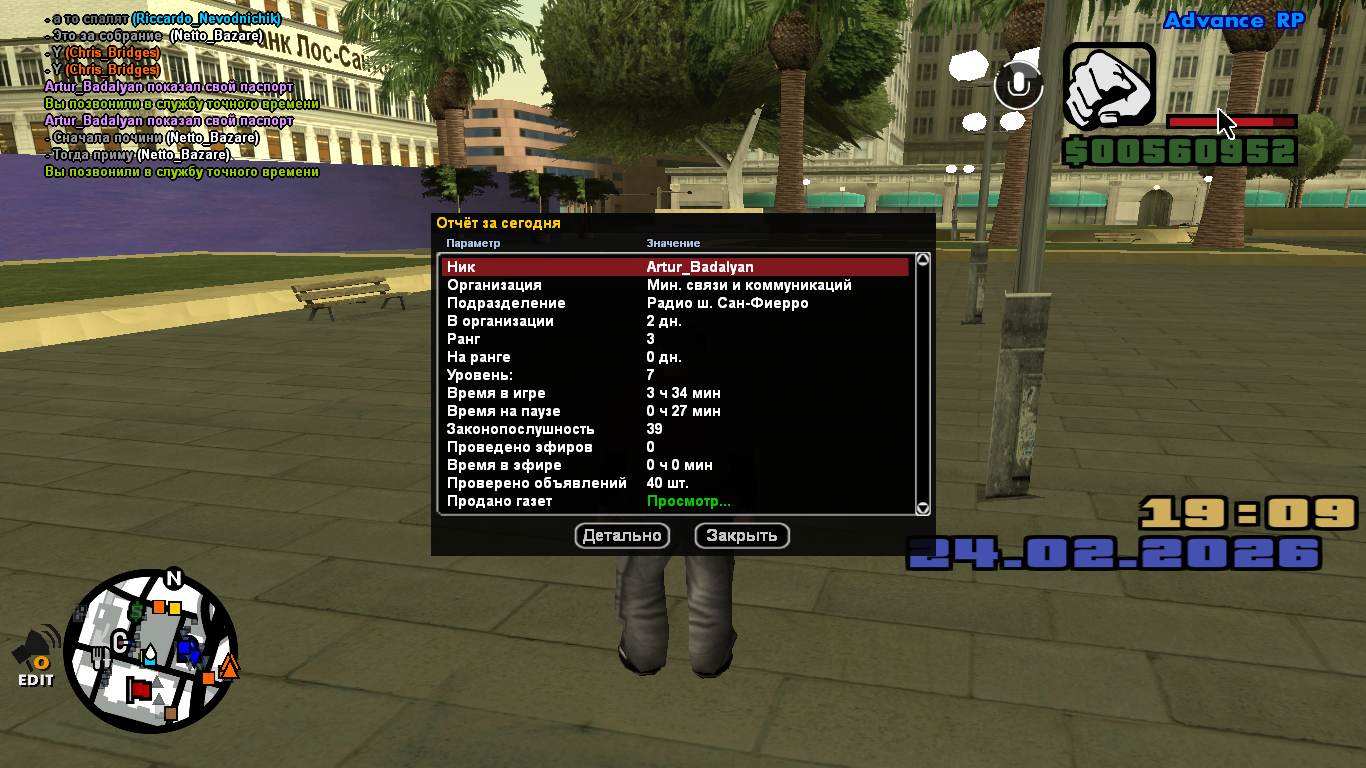Screen dimensions: 1366x768
Task: Close the report with Закрыть
Action: pos(742,536)
